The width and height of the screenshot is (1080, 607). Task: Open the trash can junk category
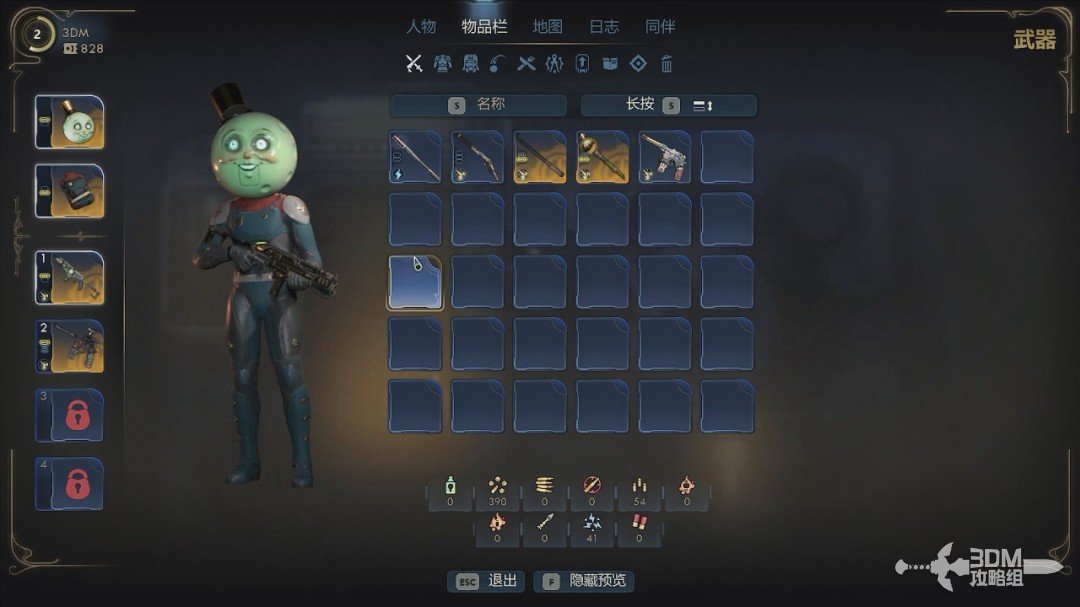(x=667, y=64)
